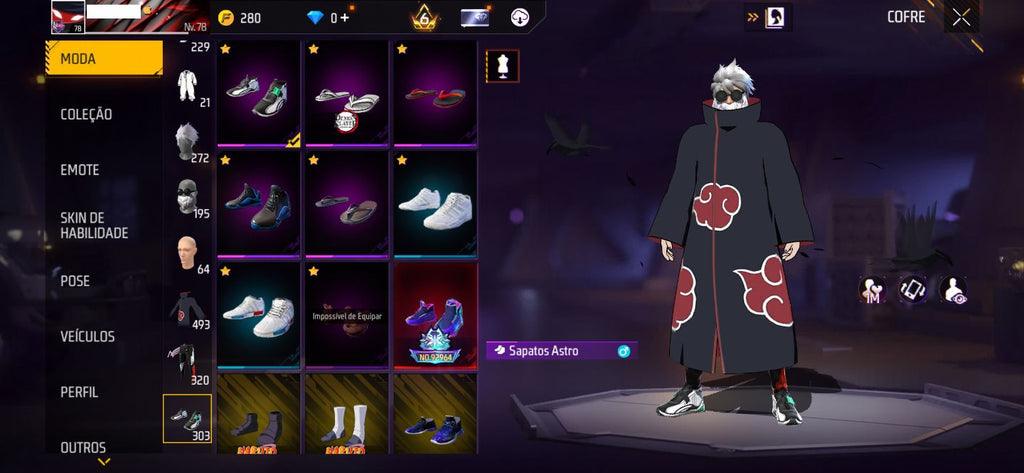Open the MODA tab
This screenshot has width=1024, height=473.
104,59
